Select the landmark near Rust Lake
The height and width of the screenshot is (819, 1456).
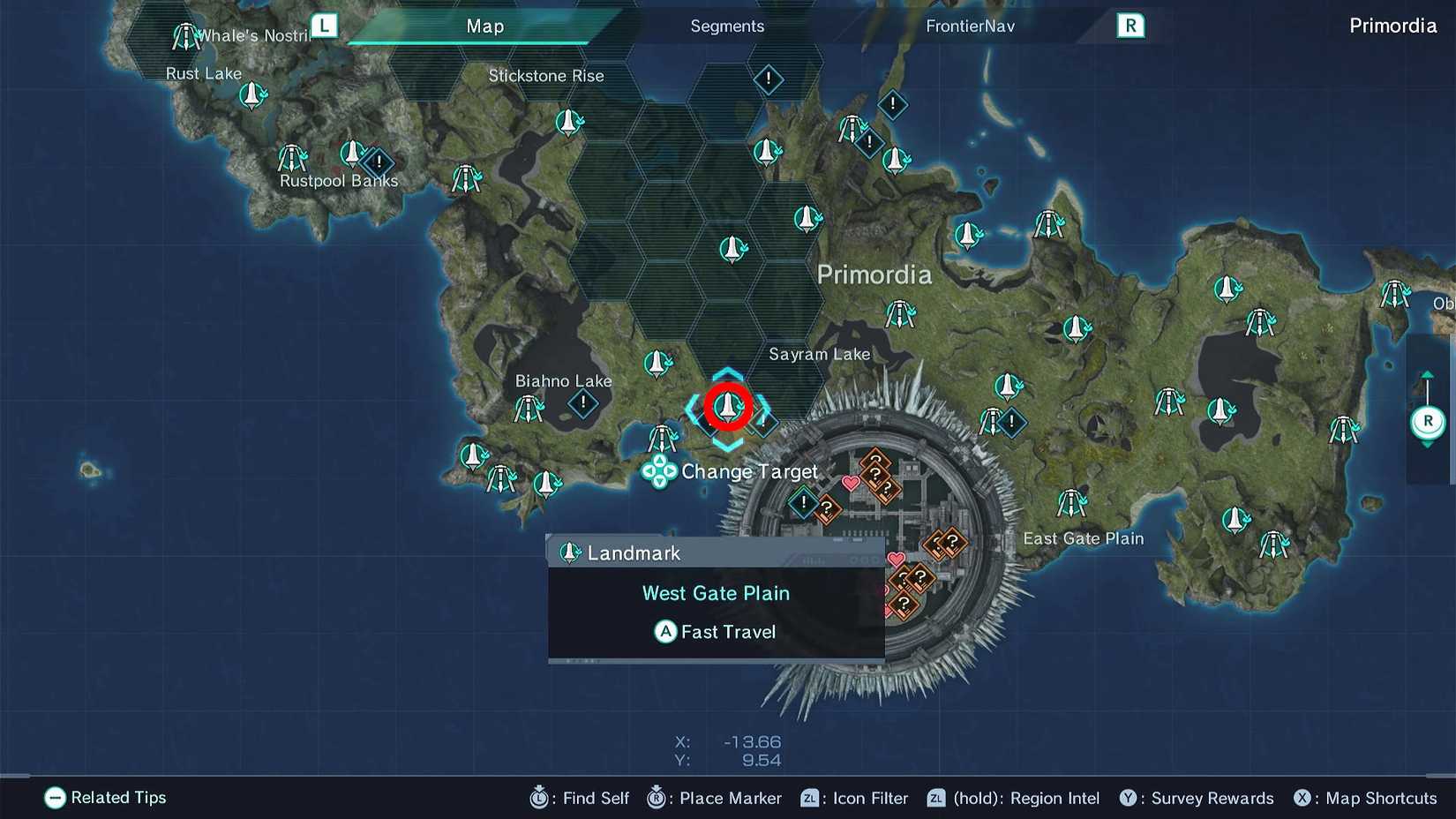pyautogui.click(x=251, y=95)
